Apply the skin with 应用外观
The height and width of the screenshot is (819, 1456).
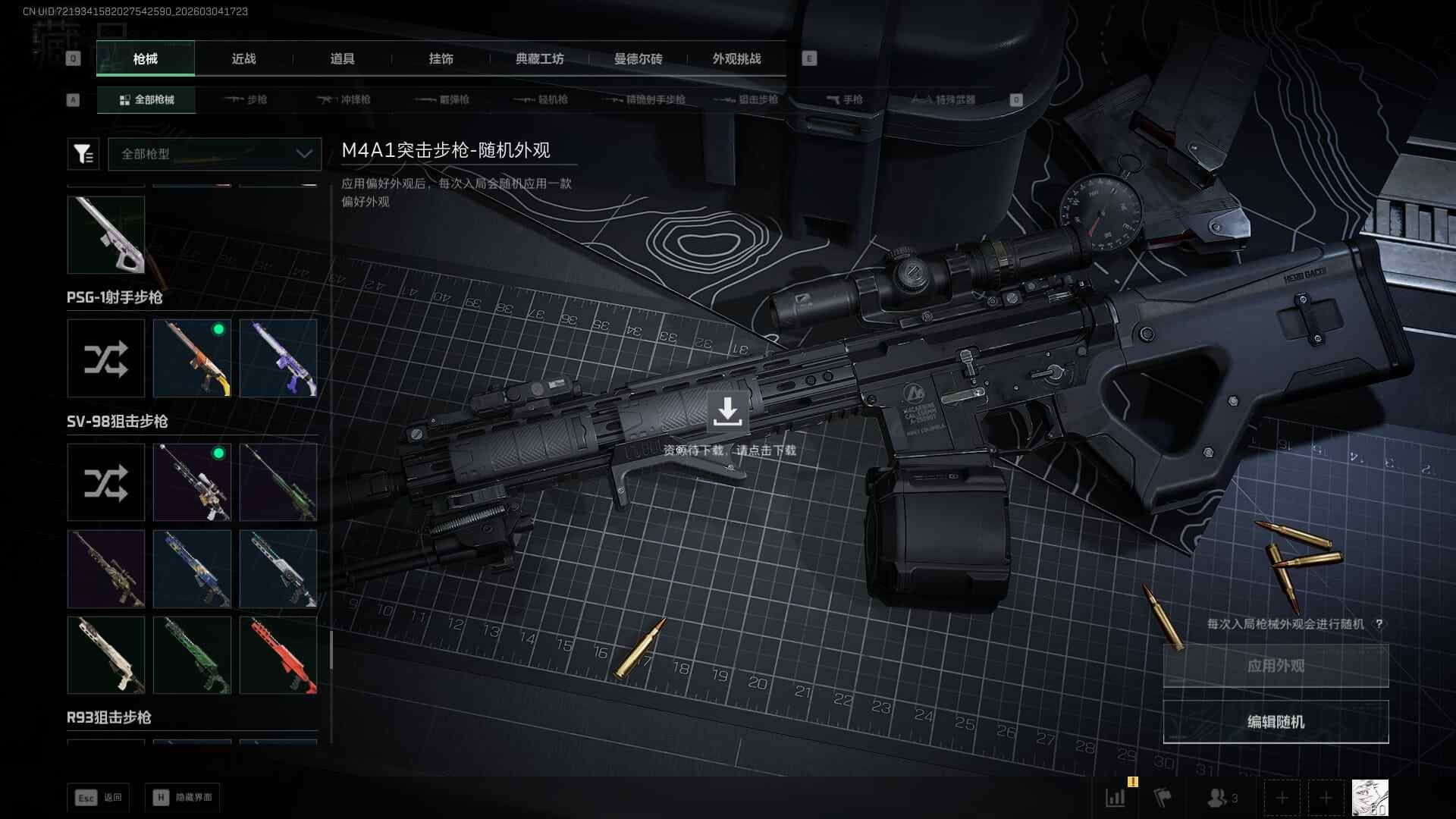pyautogui.click(x=1276, y=666)
